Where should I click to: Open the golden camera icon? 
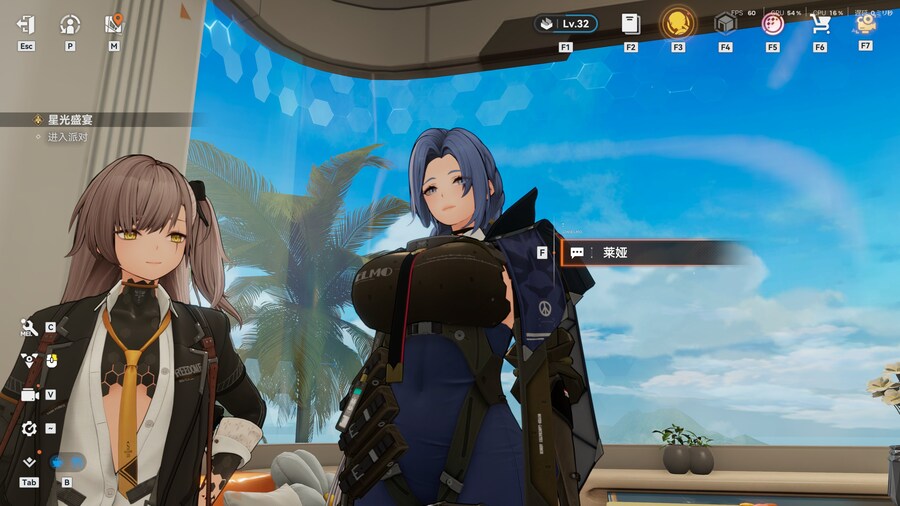(x=865, y=23)
